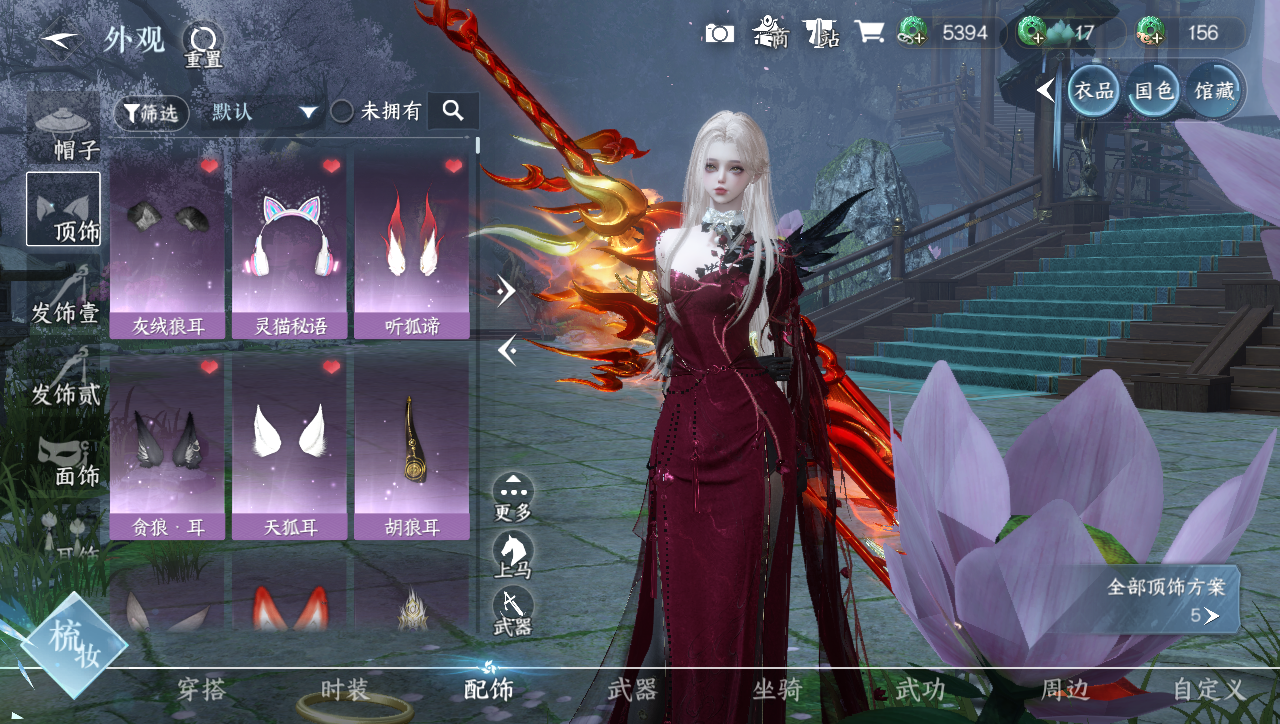Toggle the 未拥有 not-owned filter
The image size is (1280, 724).
342,112
